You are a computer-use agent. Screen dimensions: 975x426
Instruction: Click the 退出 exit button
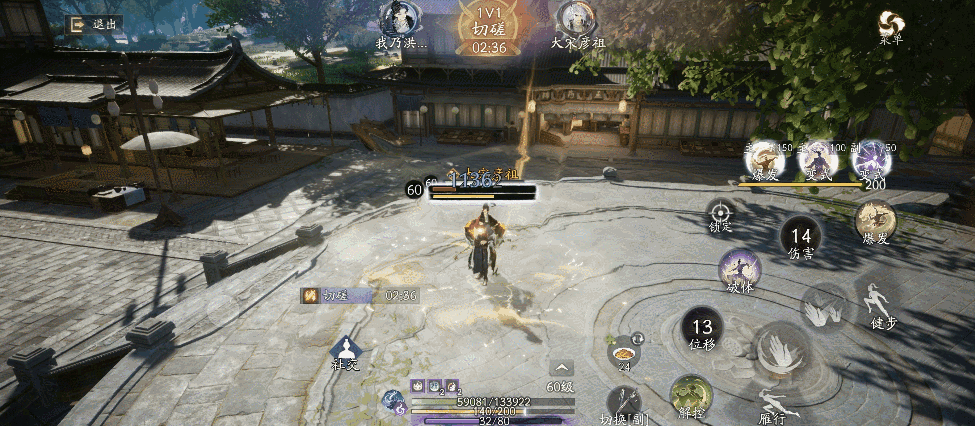click(x=91, y=24)
